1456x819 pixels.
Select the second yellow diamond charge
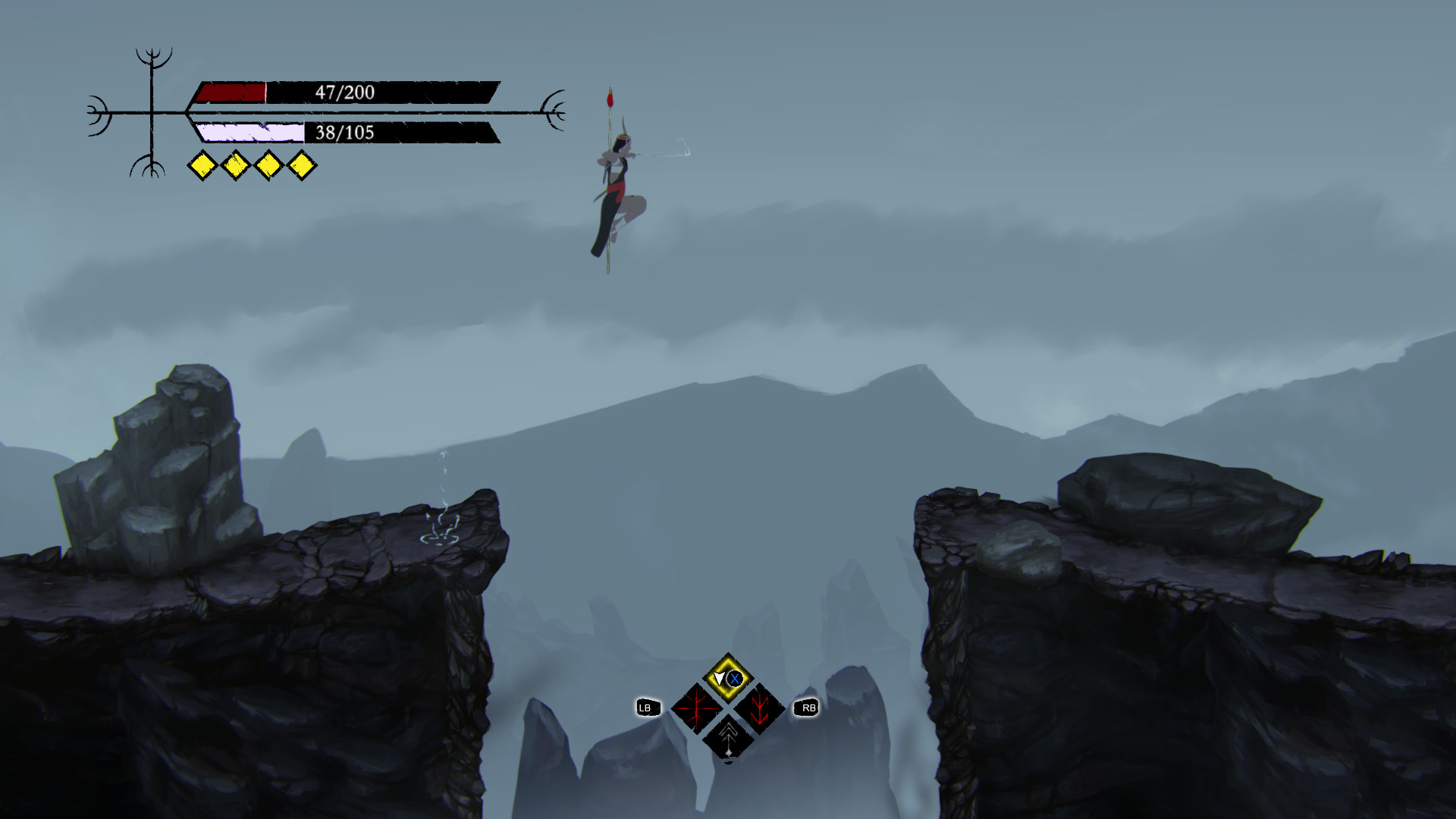pyautogui.click(x=235, y=164)
